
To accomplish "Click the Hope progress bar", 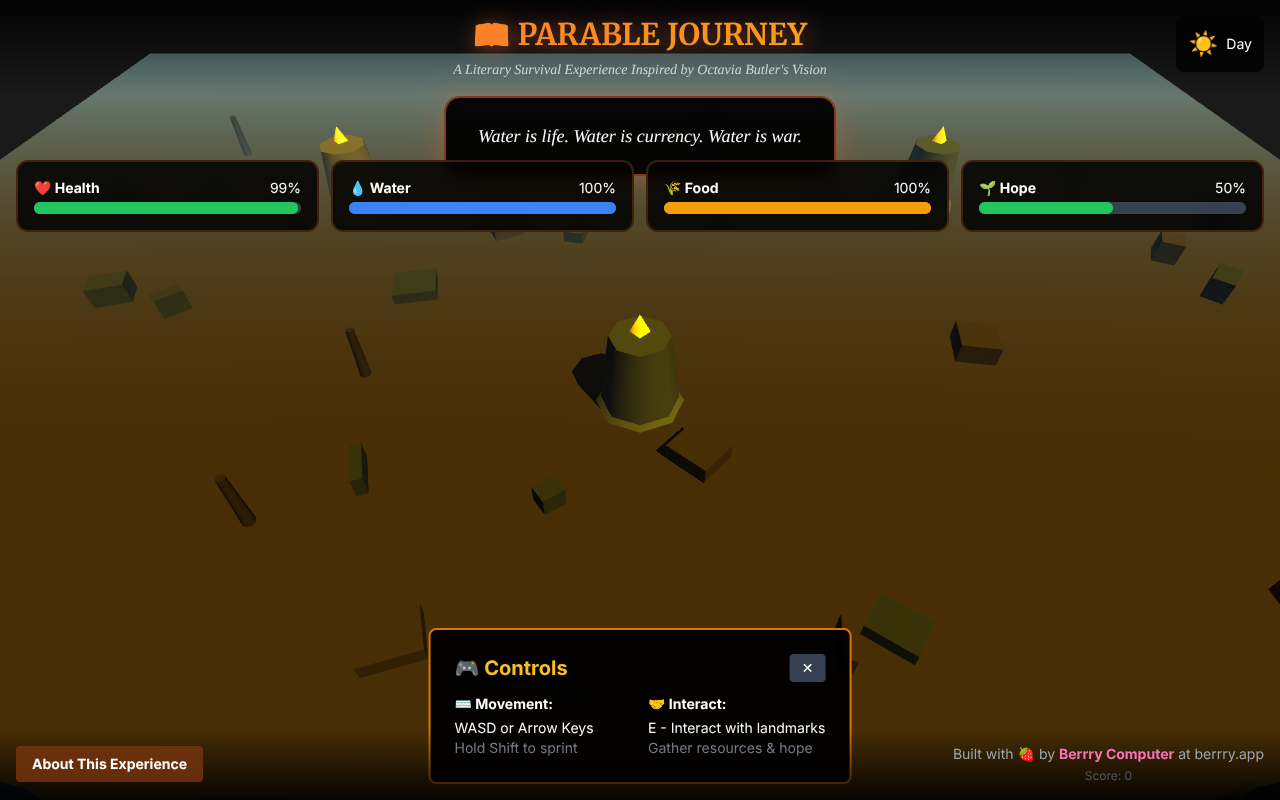I will pyautogui.click(x=1112, y=208).
